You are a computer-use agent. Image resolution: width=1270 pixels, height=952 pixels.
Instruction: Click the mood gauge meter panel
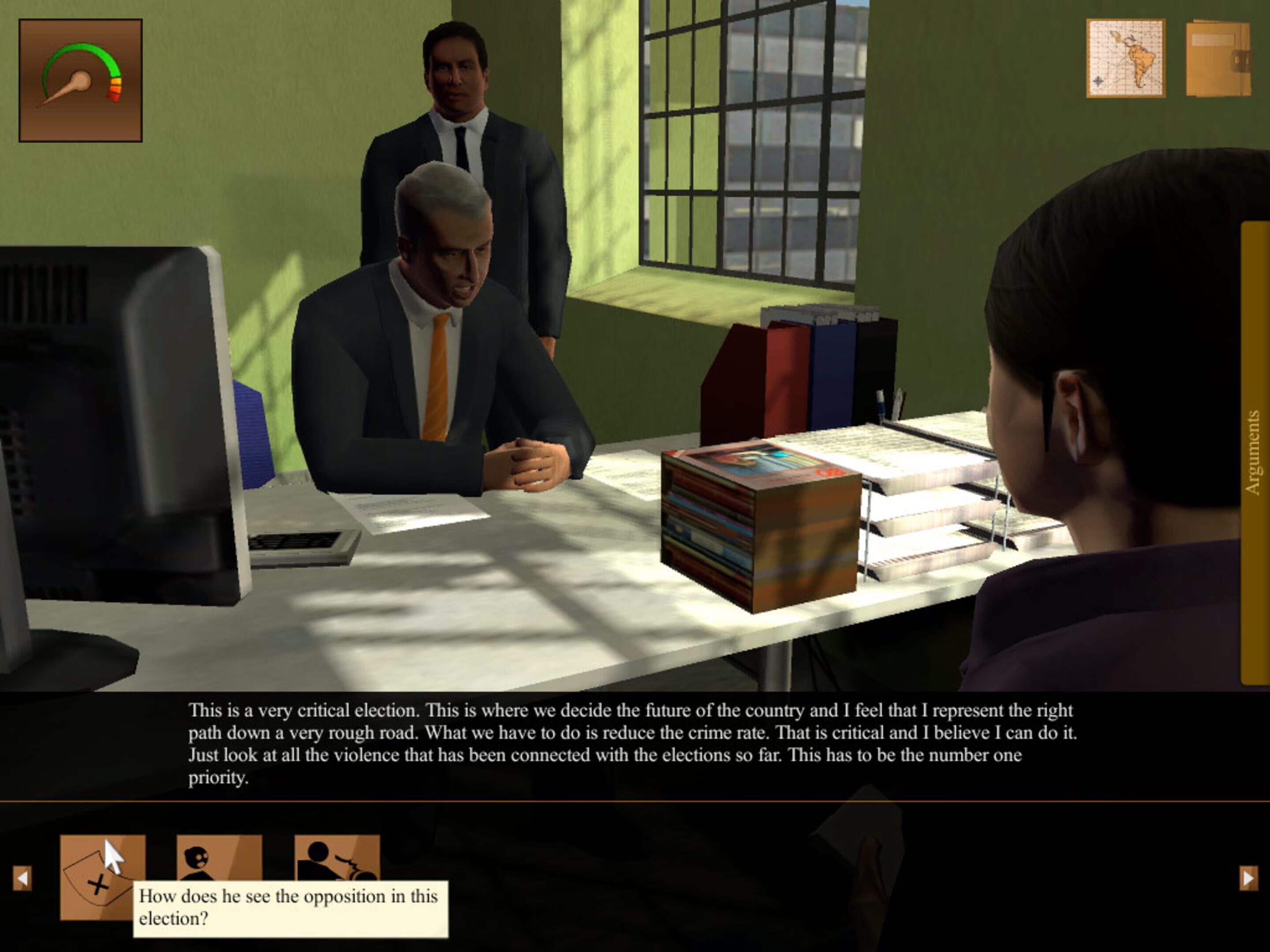click(80, 80)
